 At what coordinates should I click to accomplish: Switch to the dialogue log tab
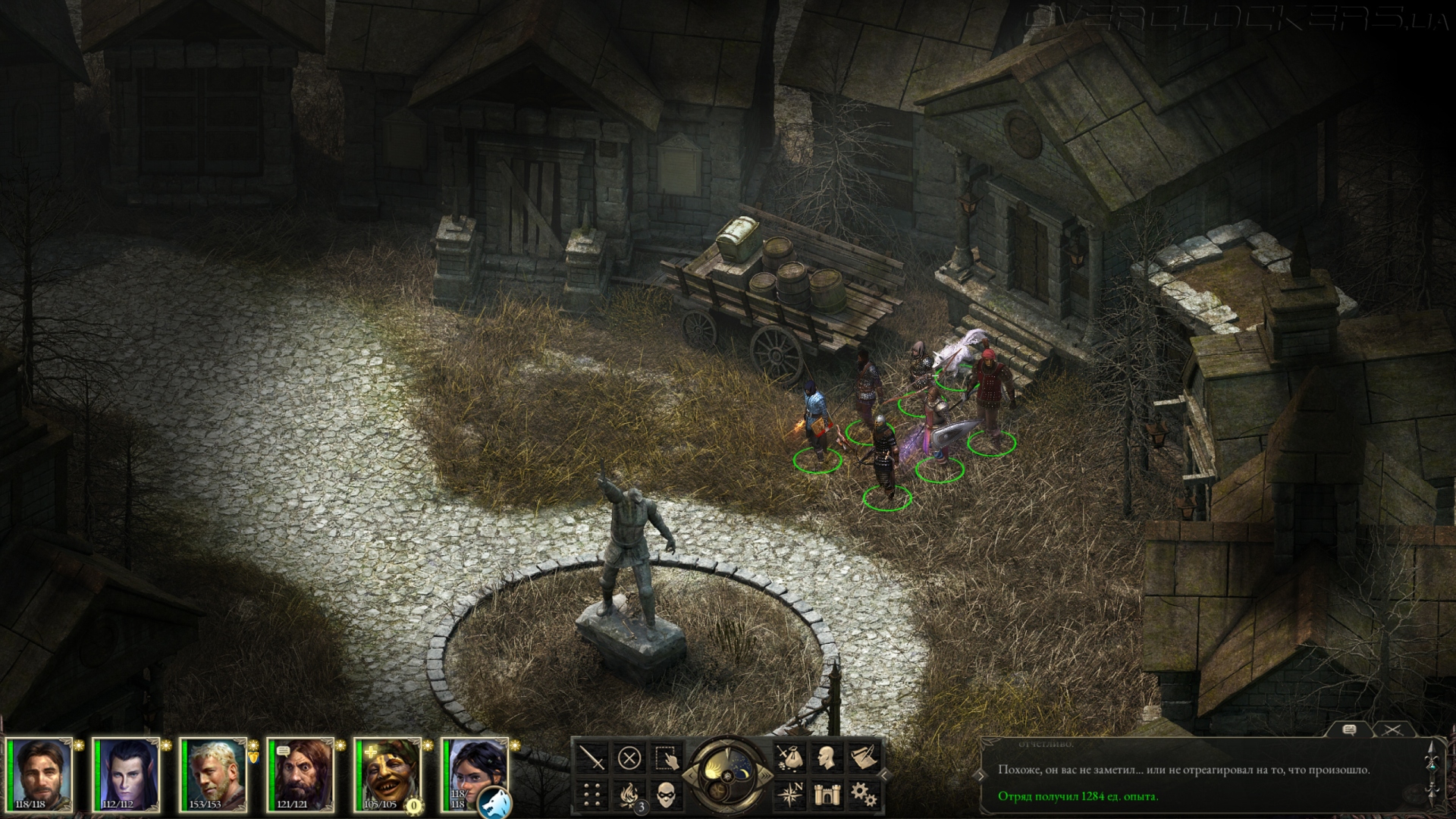click(x=1349, y=730)
